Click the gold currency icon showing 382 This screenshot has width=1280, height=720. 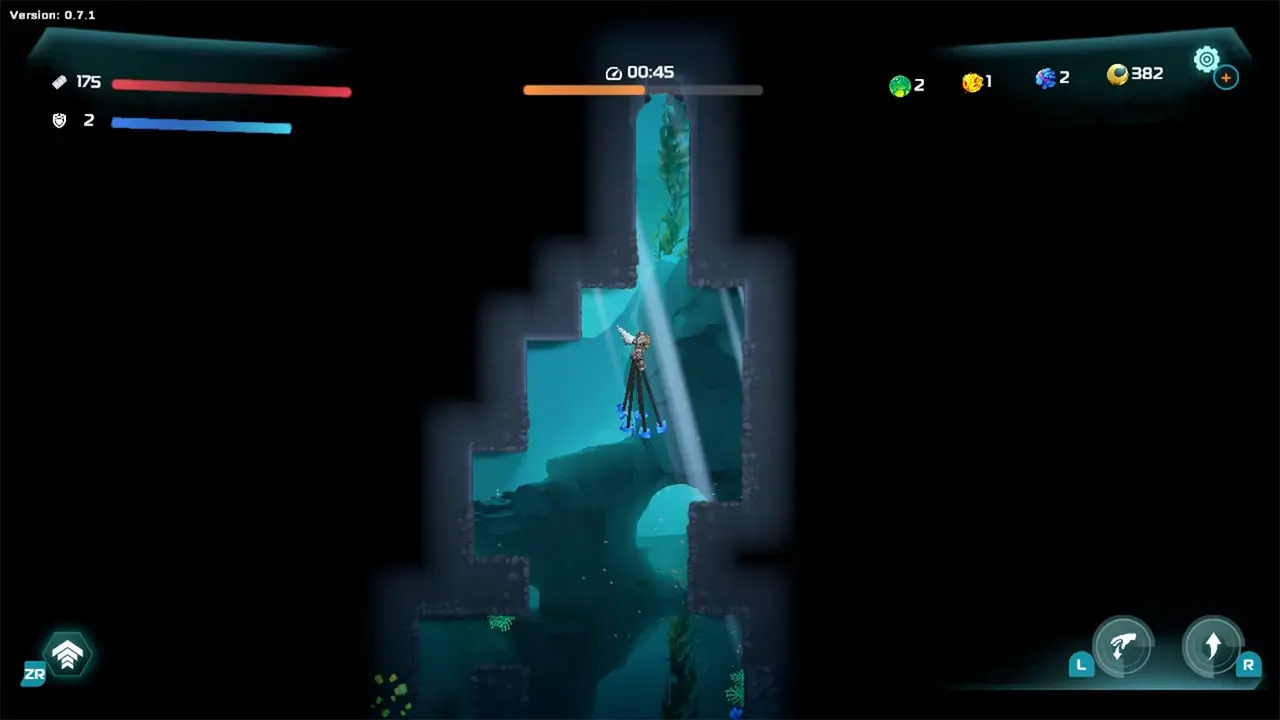point(1117,75)
